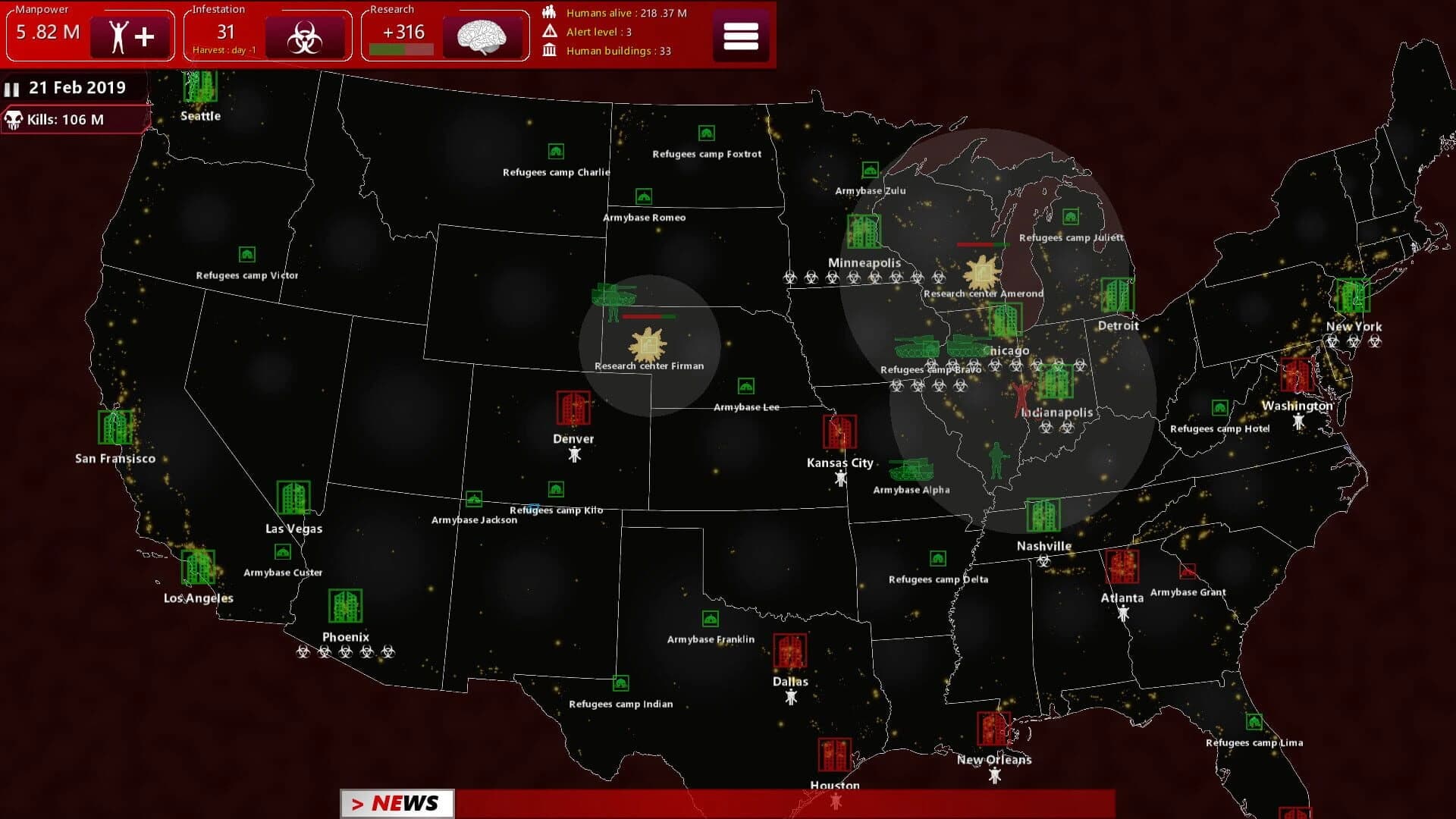
Task: Select the red building in Kansas City
Action: (x=839, y=432)
